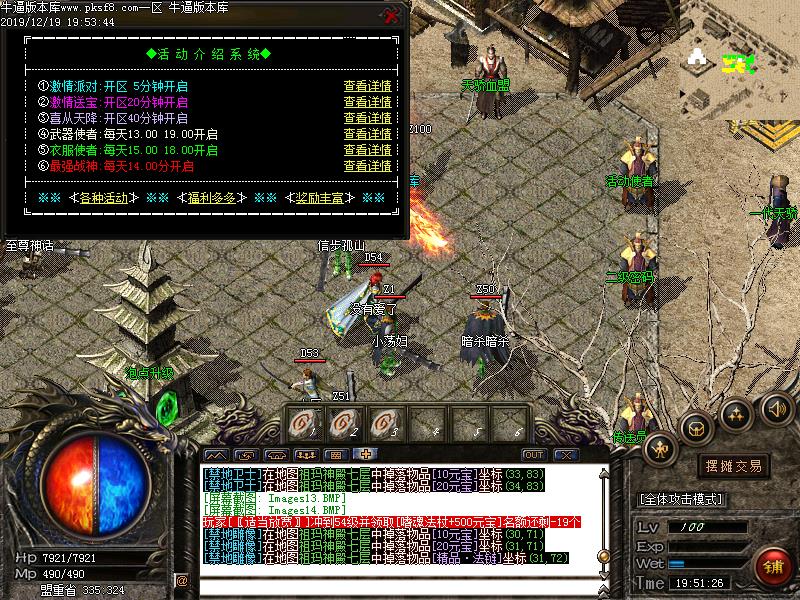Open 查看详情 for 喜从天降

click(367, 118)
